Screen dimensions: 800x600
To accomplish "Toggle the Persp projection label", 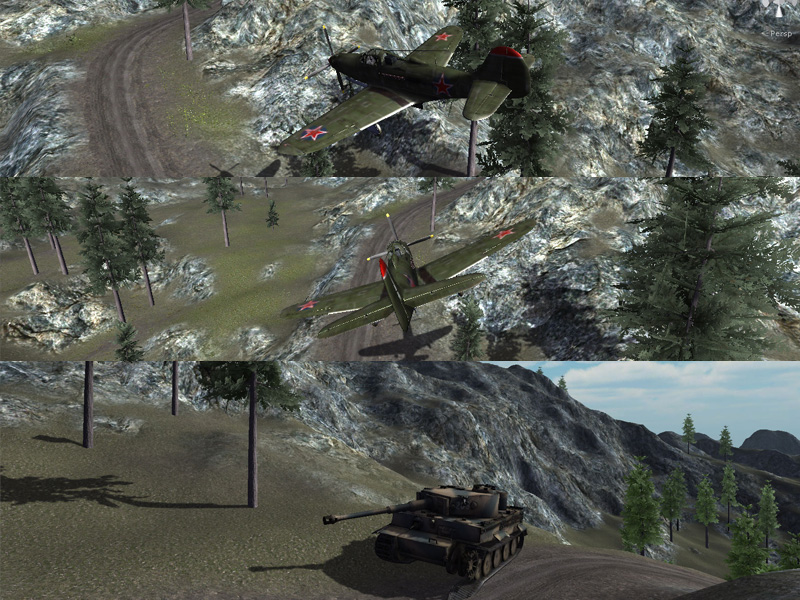I will pyautogui.click(x=780, y=34).
